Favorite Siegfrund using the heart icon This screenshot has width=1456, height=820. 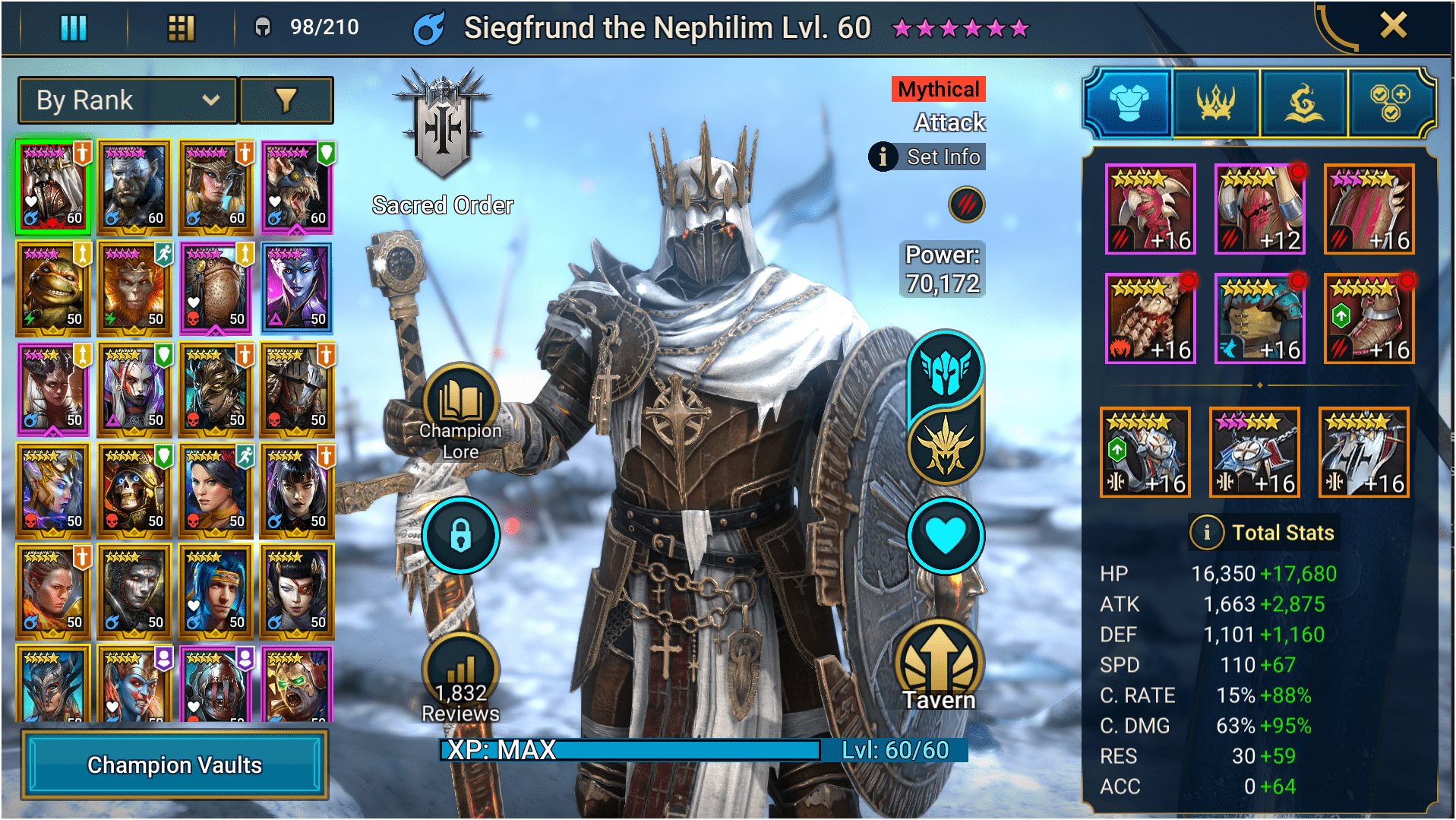[946, 535]
